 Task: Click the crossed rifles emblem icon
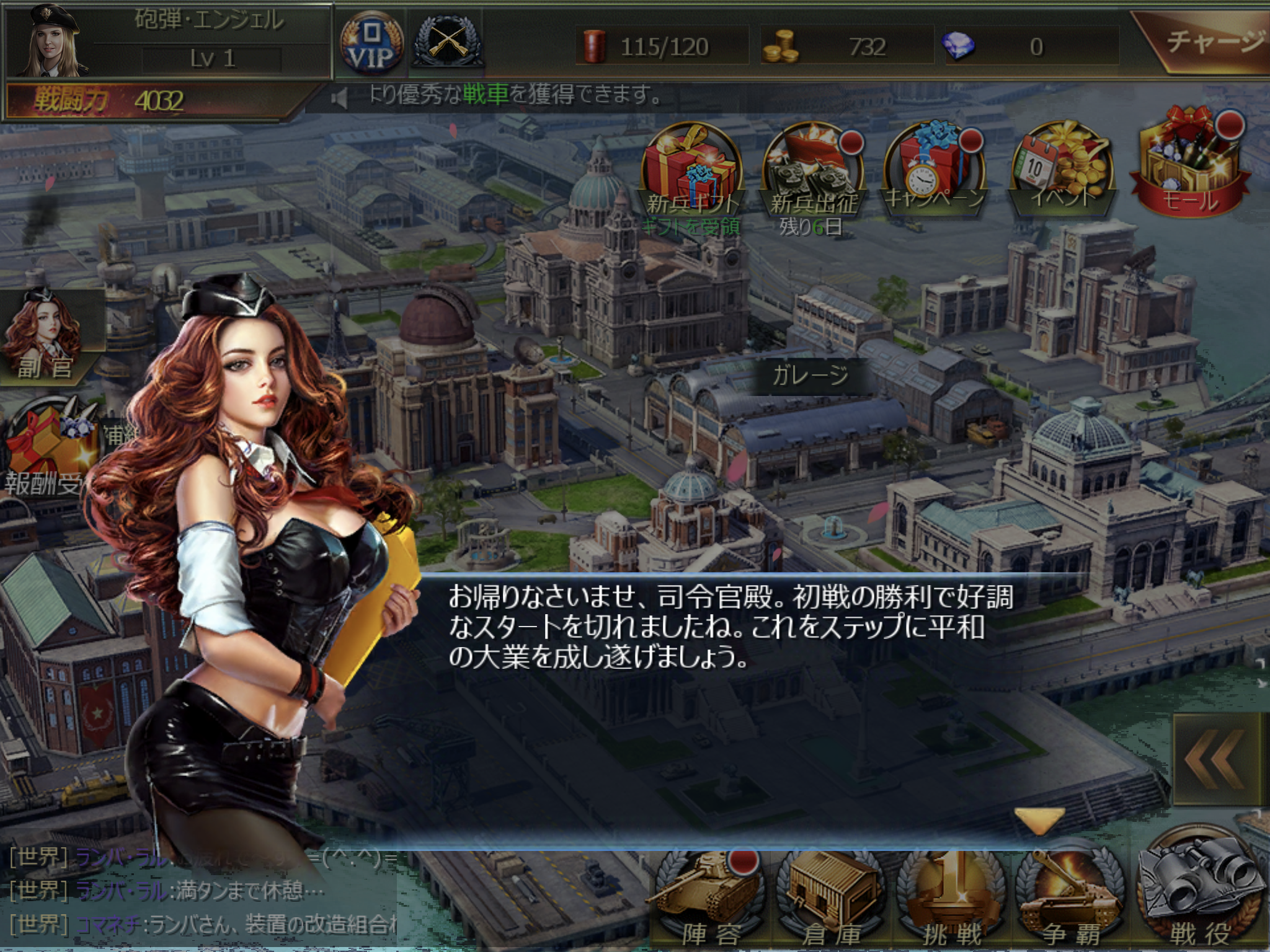(x=448, y=42)
